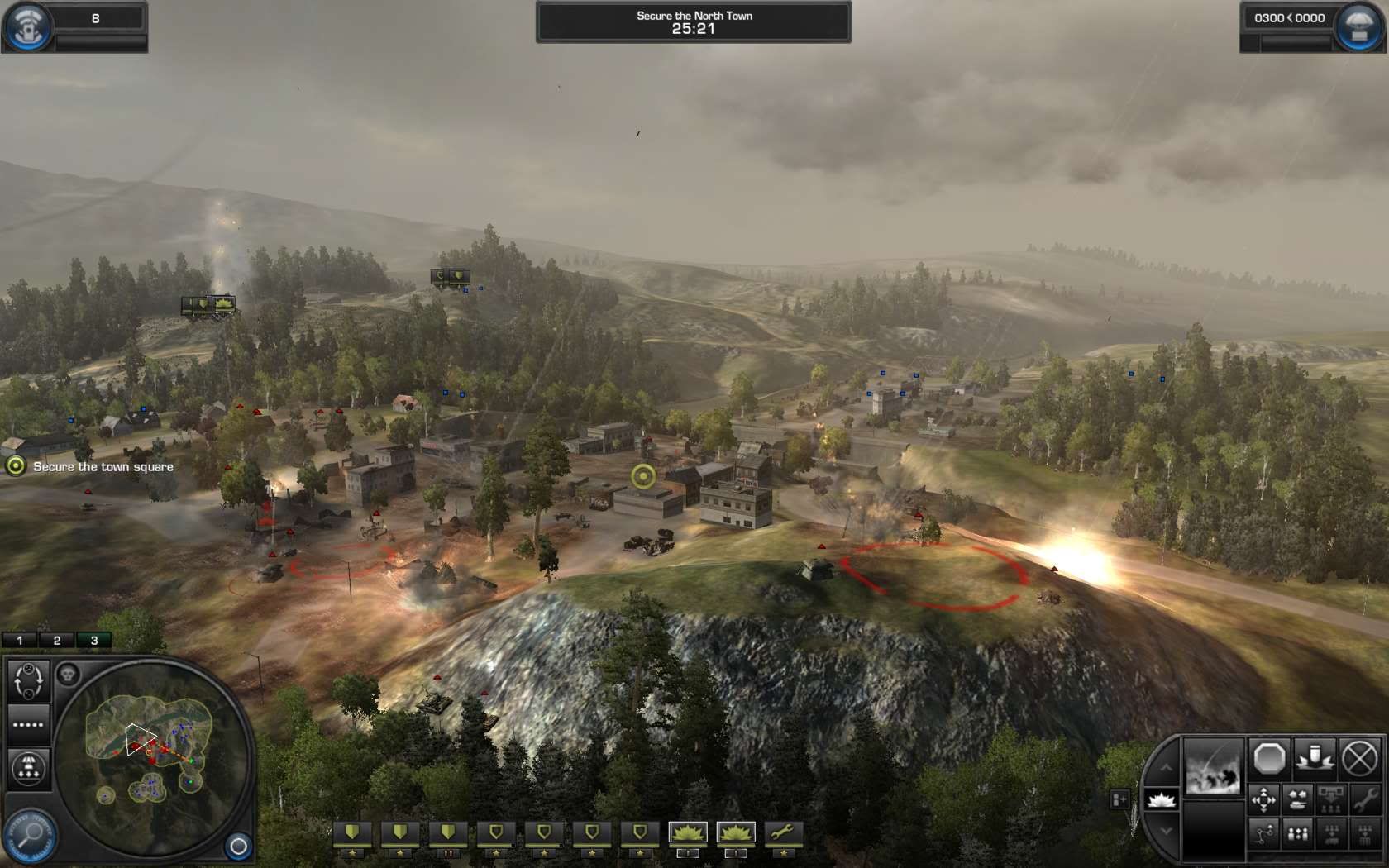Screen dimensions: 1389x868
Task: Open the radar dish menu icon
Action: pyautogui.click(x=26, y=26)
